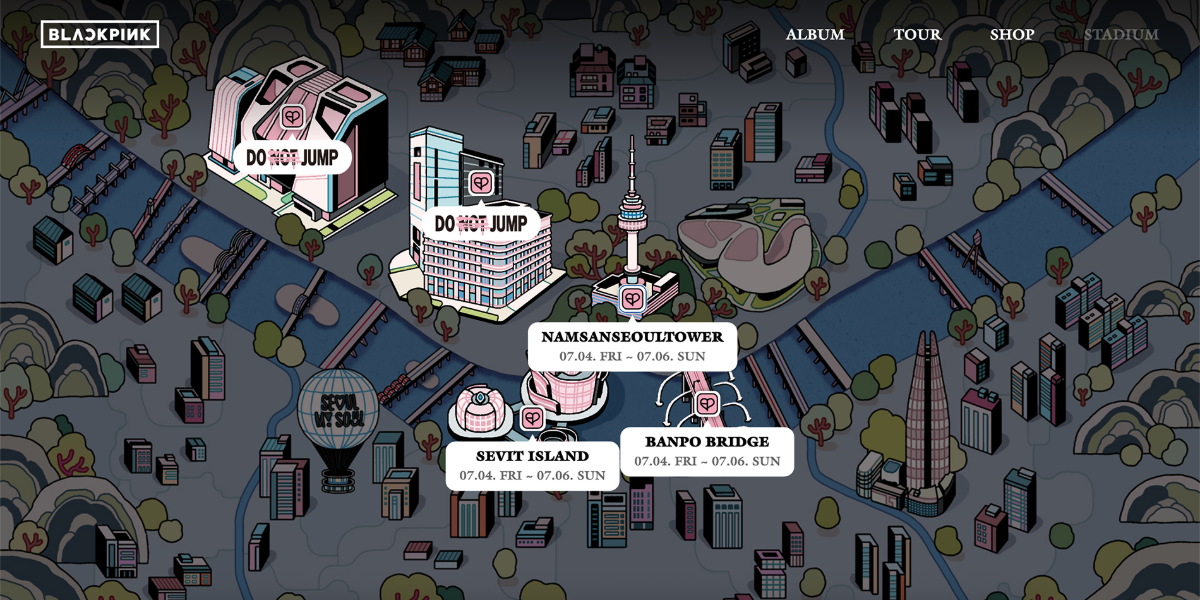Go to the TOUR section
This screenshot has height=600, width=1200.
(x=917, y=34)
